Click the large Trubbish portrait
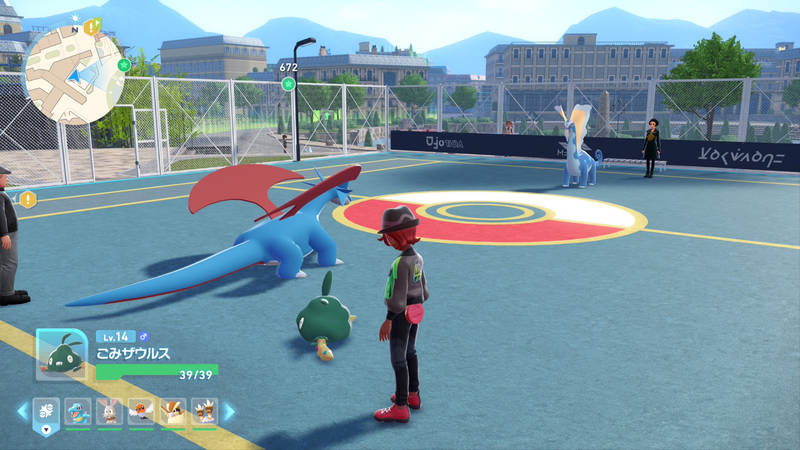Viewport: 800px width, 450px height. (x=61, y=354)
